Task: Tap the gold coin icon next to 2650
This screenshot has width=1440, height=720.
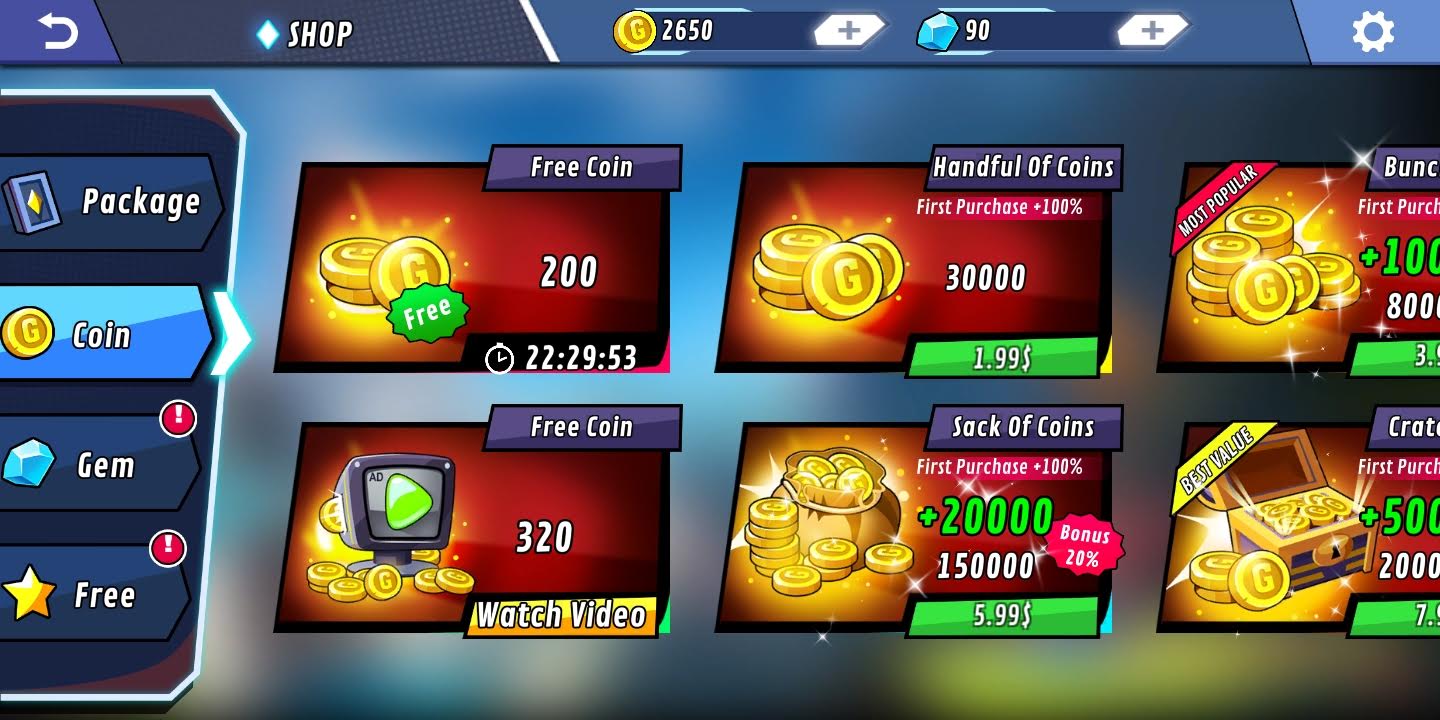Action: [x=637, y=31]
